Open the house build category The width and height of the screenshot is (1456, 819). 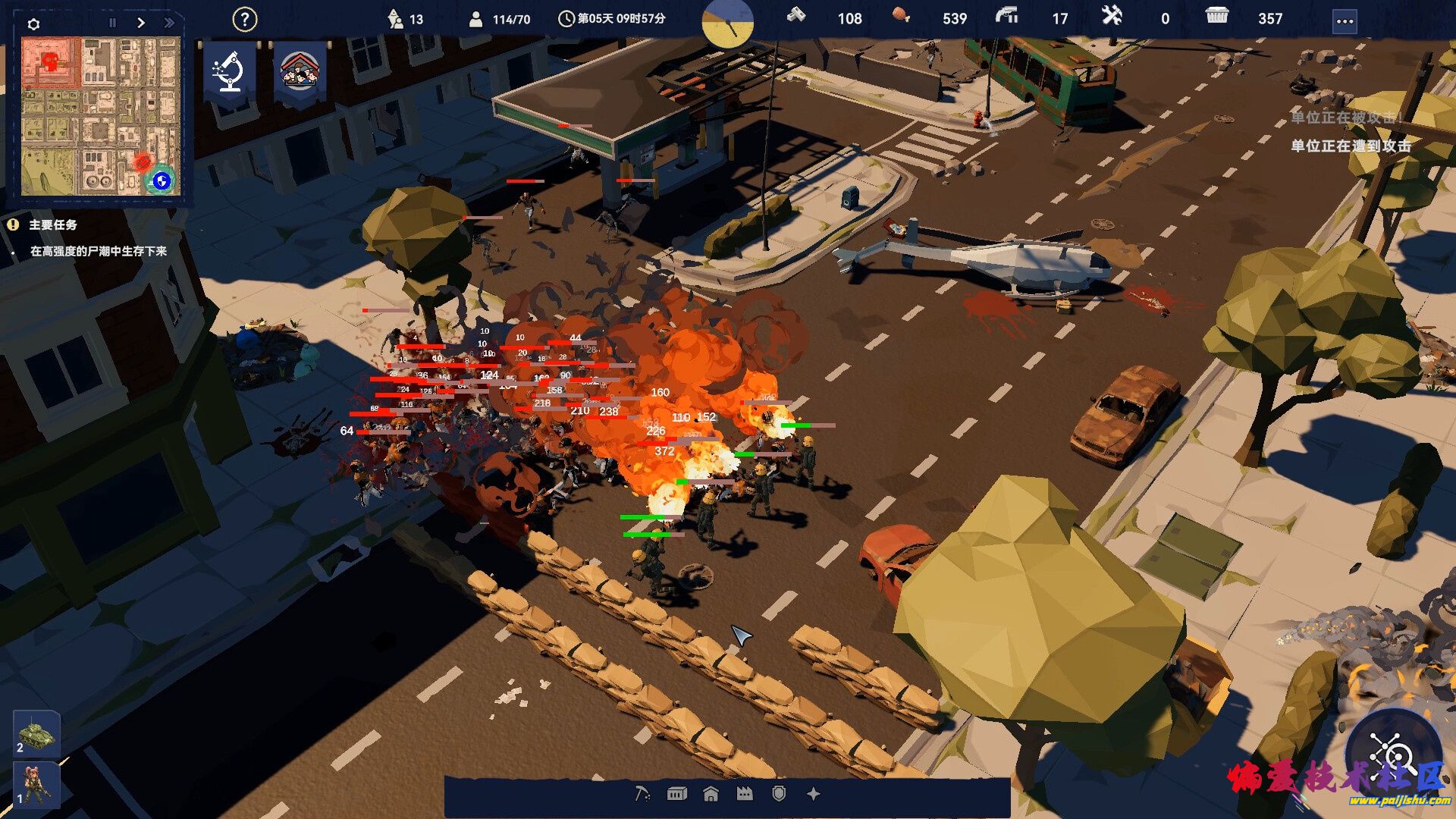(711, 794)
